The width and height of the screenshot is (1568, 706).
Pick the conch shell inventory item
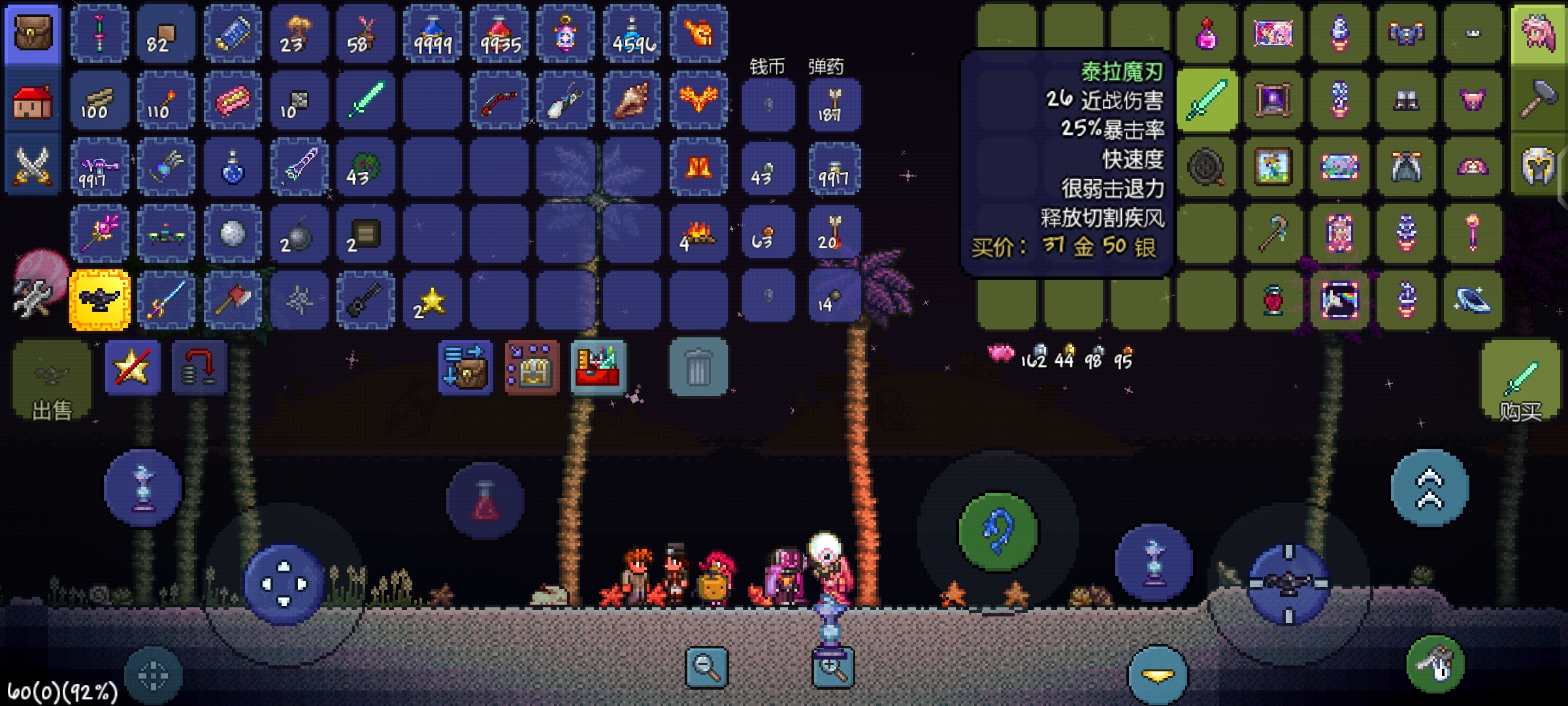pyautogui.click(x=632, y=101)
